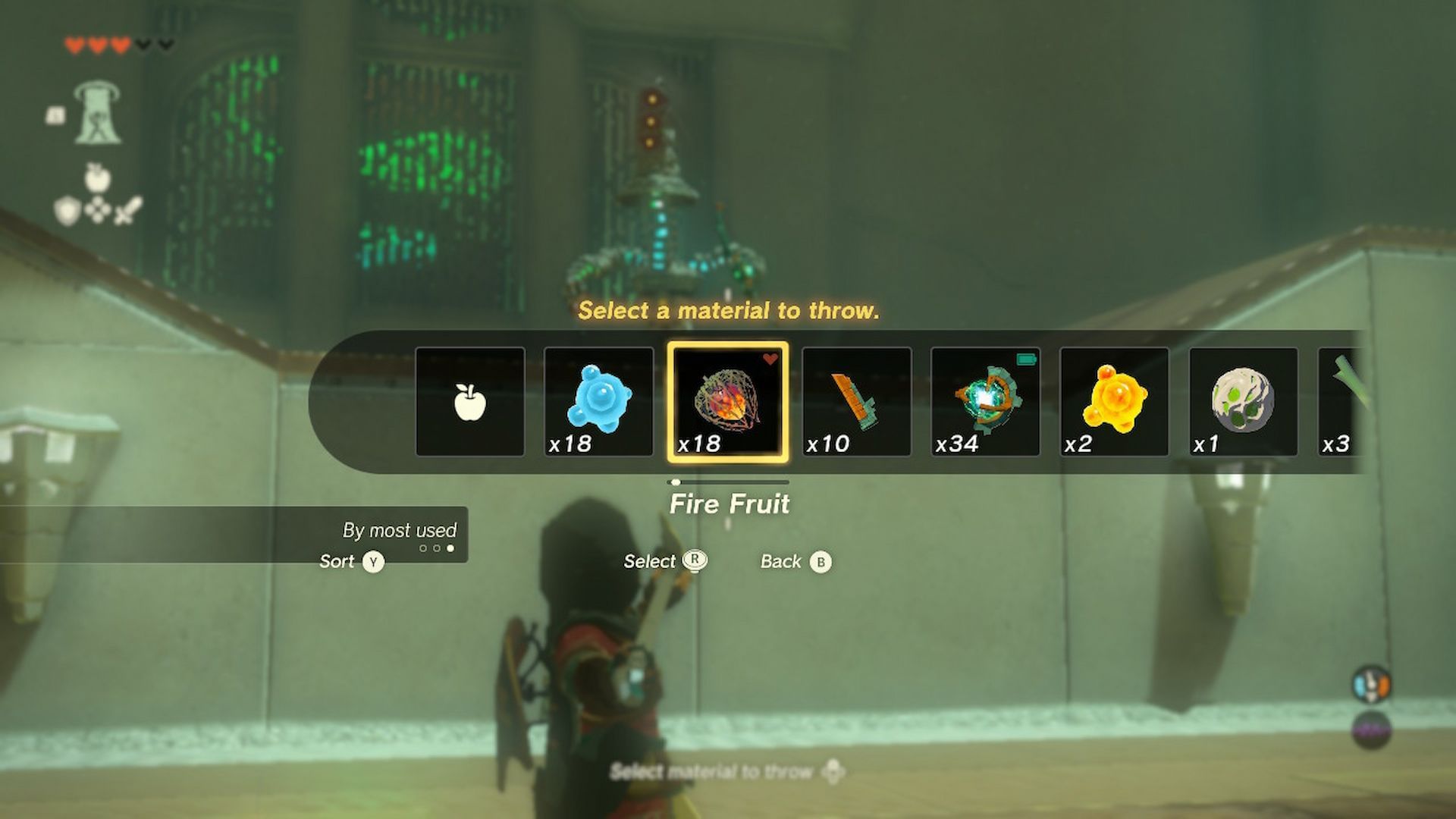Toggle the favorite heart on the Fire Fruit tile

(770, 359)
